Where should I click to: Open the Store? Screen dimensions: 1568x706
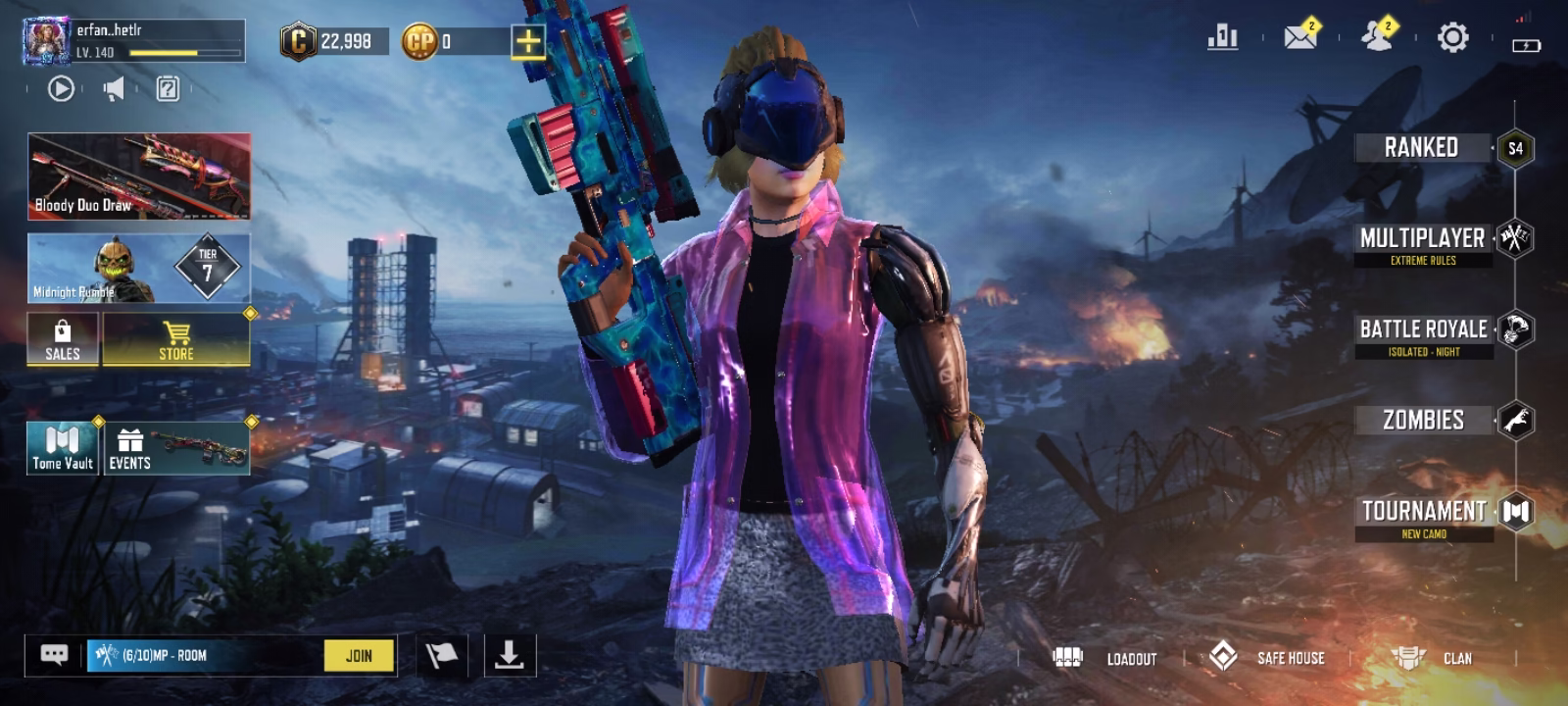click(x=176, y=339)
